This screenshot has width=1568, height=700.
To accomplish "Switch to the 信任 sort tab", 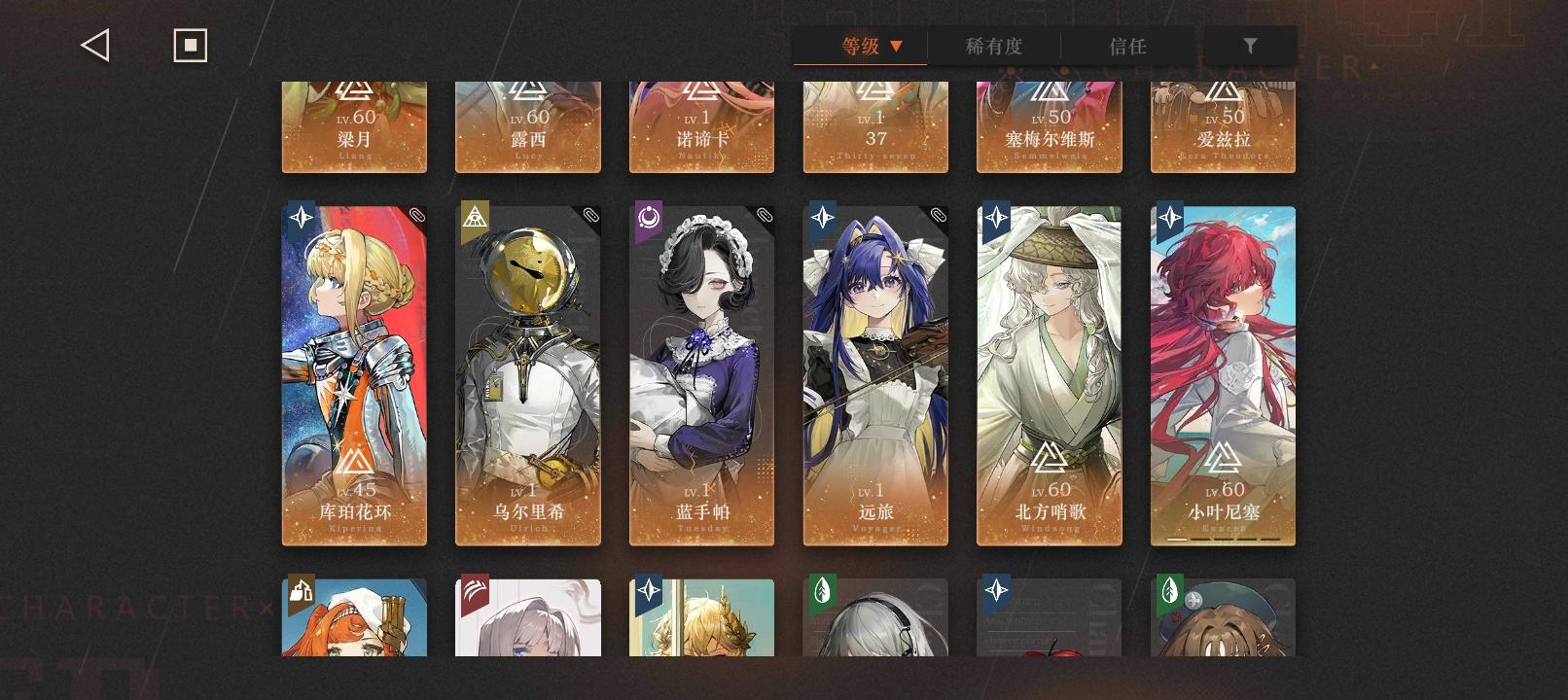I will pyautogui.click(x=1128, y=45).
